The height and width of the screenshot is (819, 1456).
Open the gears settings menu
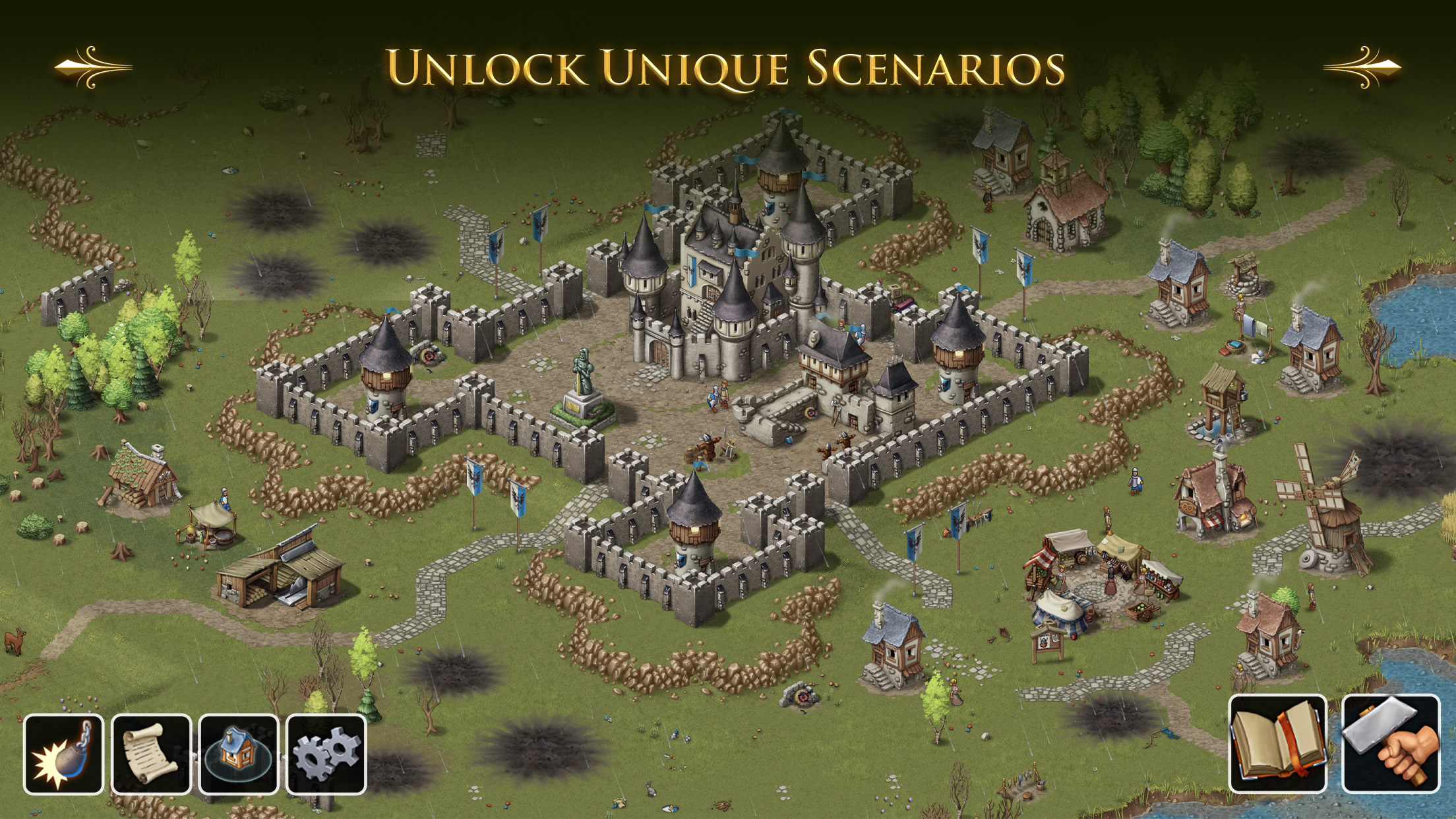coord(326,754)
